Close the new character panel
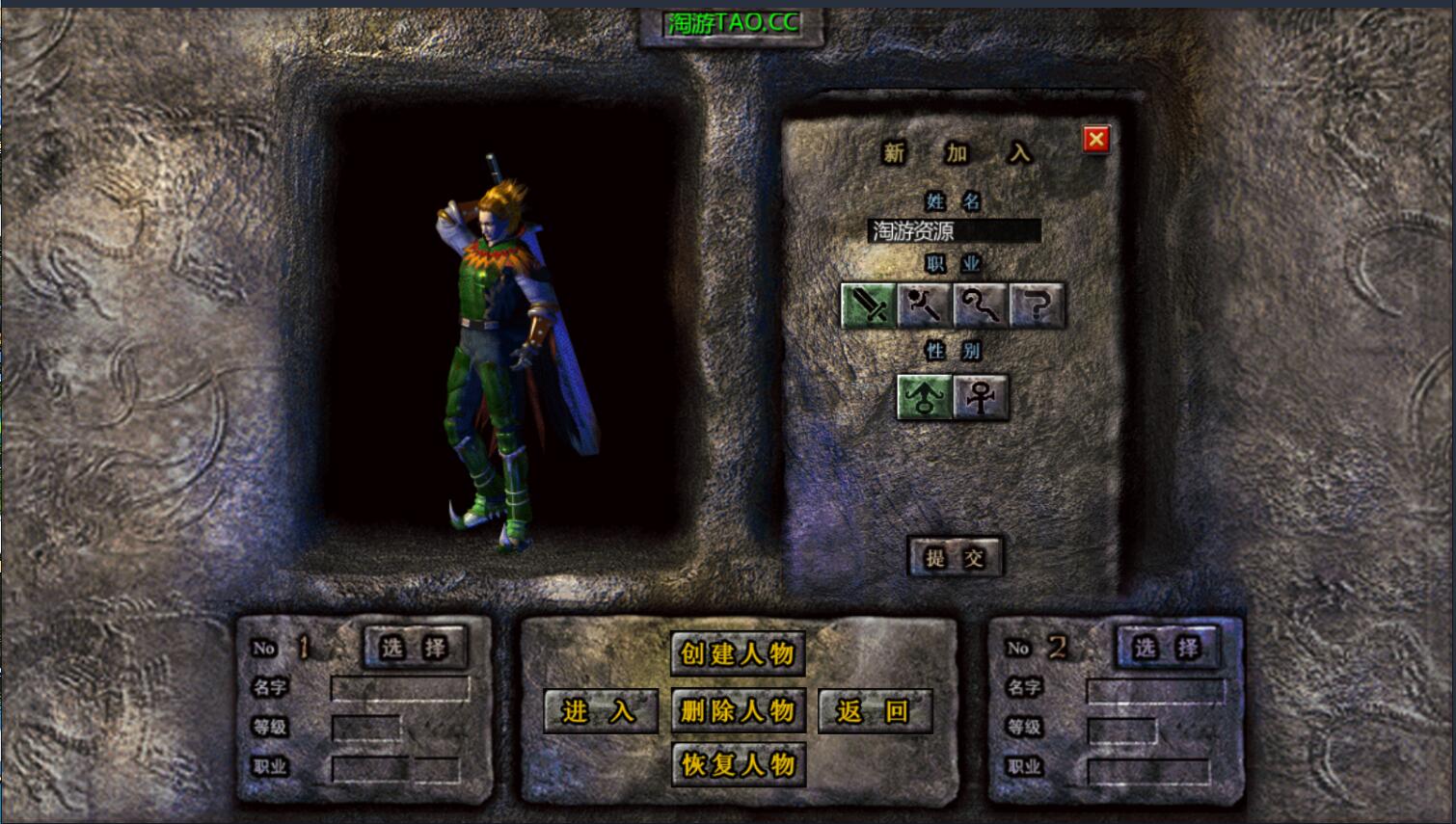This screenshot has width=1456, height=824. coord(1095,140)
